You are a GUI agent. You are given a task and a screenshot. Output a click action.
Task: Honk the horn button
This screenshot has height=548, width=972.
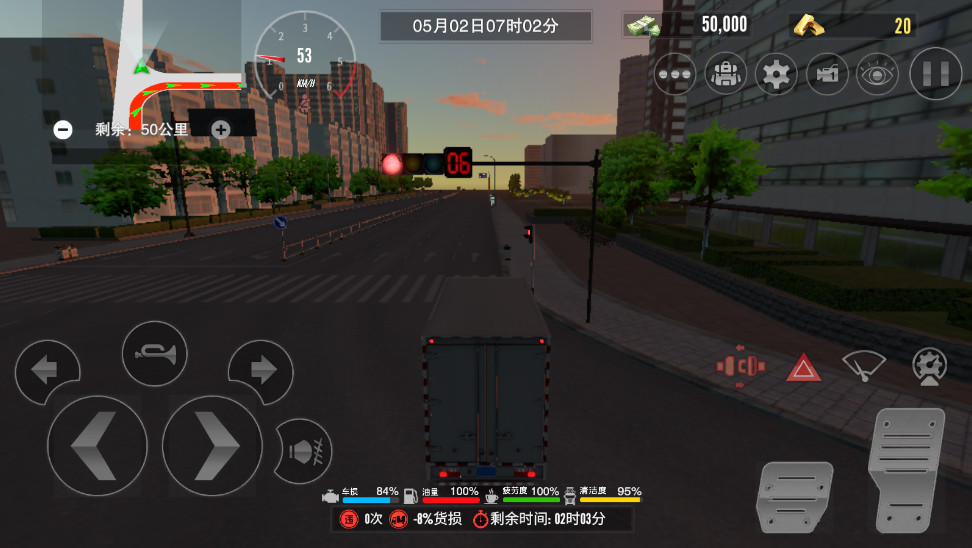tap(155, 353)
